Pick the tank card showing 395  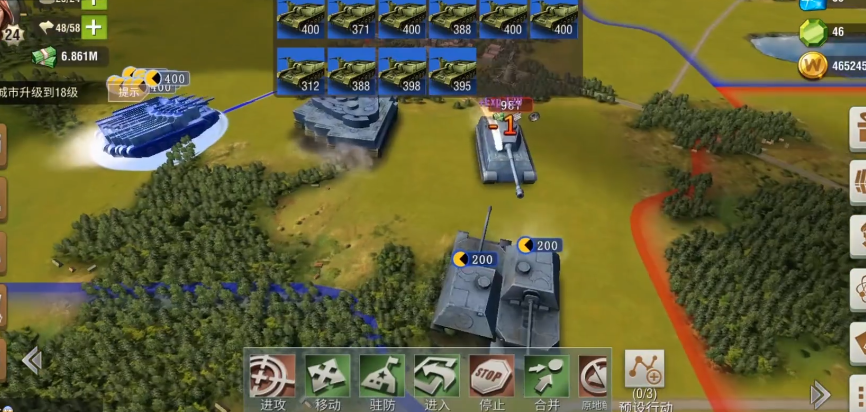pyautogui.click(x=455, y=71)
